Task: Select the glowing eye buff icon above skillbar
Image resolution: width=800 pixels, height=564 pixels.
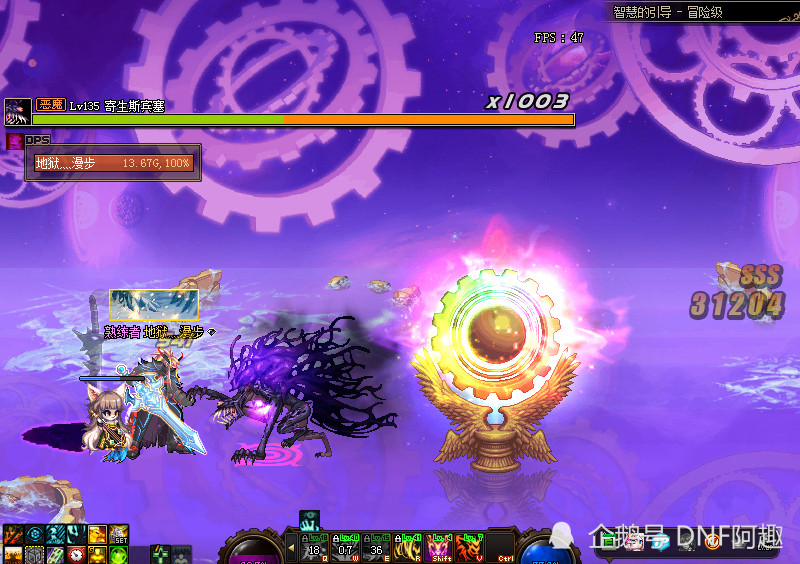Action: point(309,520)
